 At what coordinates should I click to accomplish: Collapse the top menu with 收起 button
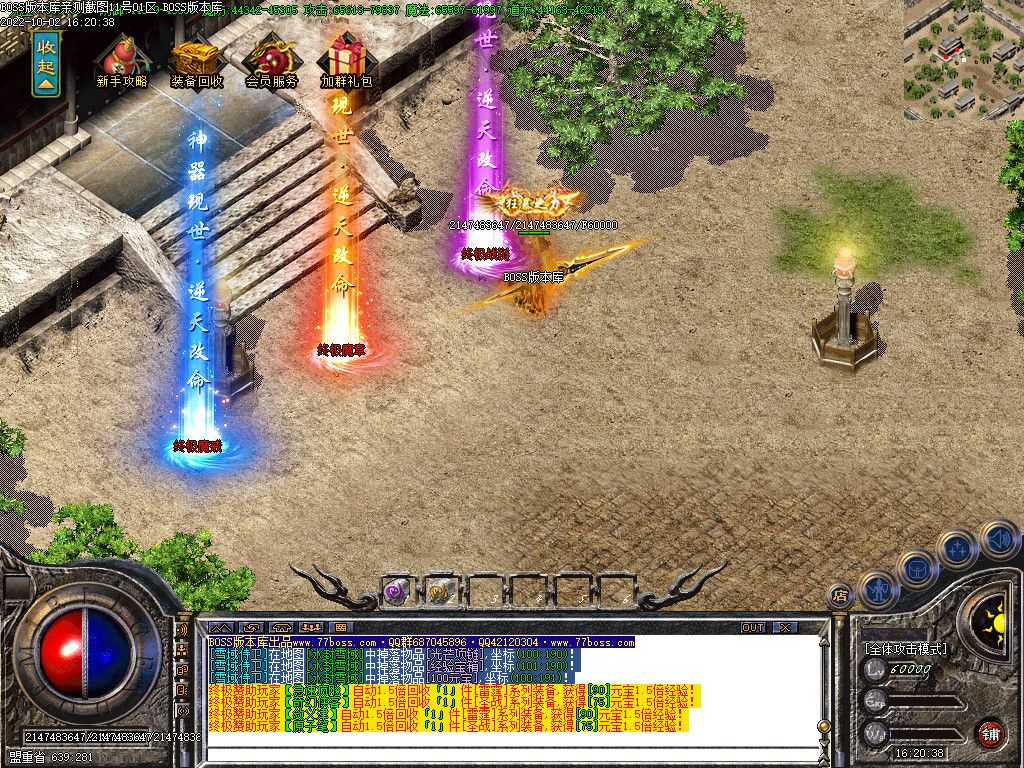coord(46,63)
